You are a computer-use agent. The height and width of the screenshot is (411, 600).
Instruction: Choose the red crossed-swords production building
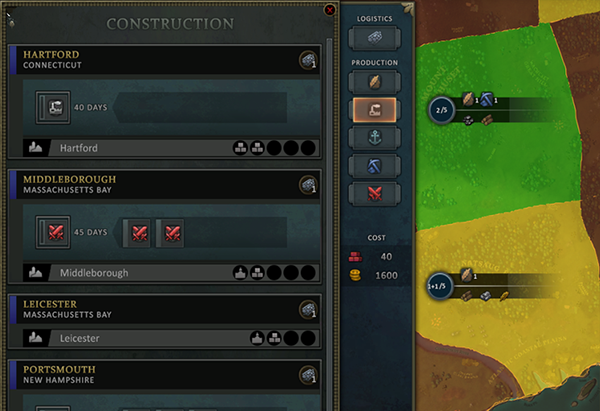pos(374,192)
